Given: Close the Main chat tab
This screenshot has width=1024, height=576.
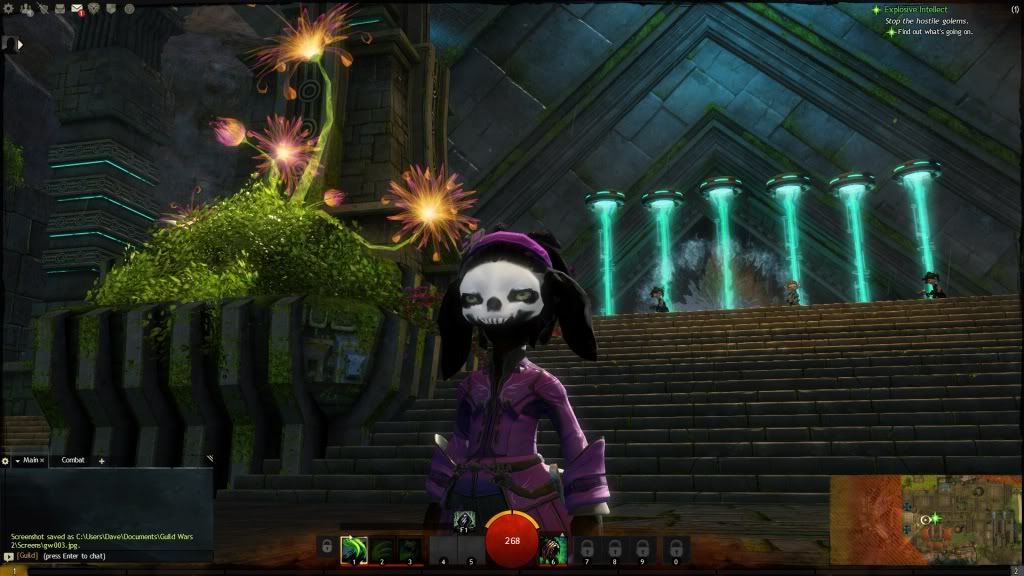Looking at the screenshot, I should (x=43, y=460).
